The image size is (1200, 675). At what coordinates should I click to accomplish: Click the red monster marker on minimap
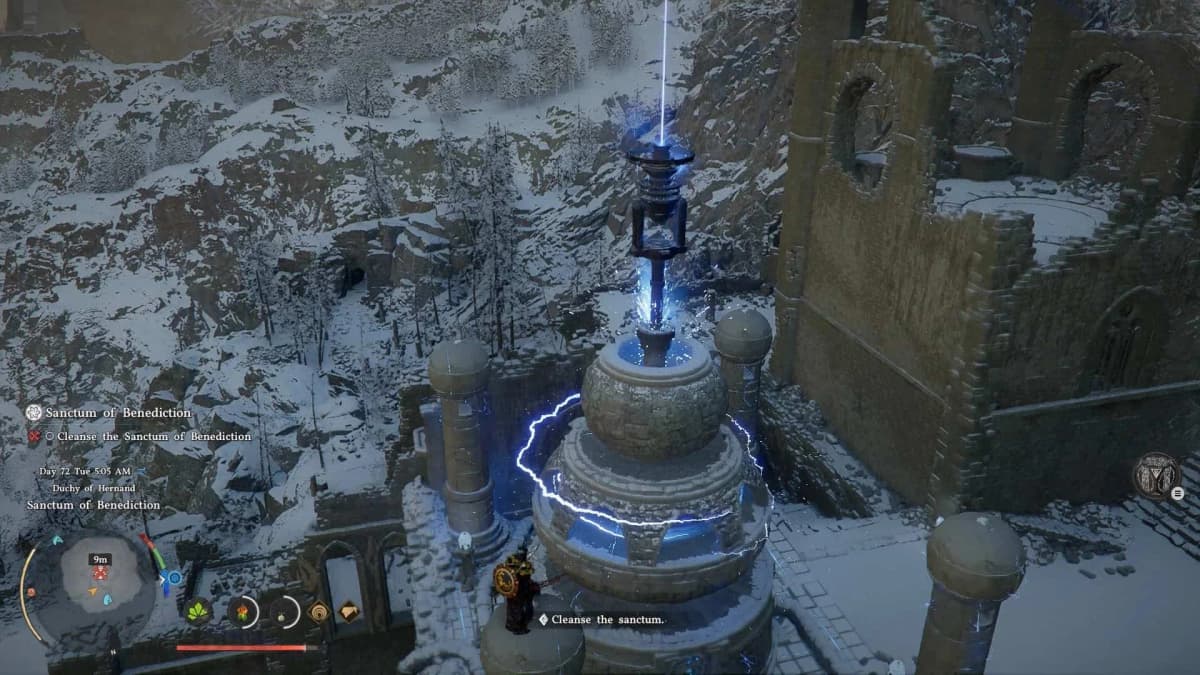[100, 574]
